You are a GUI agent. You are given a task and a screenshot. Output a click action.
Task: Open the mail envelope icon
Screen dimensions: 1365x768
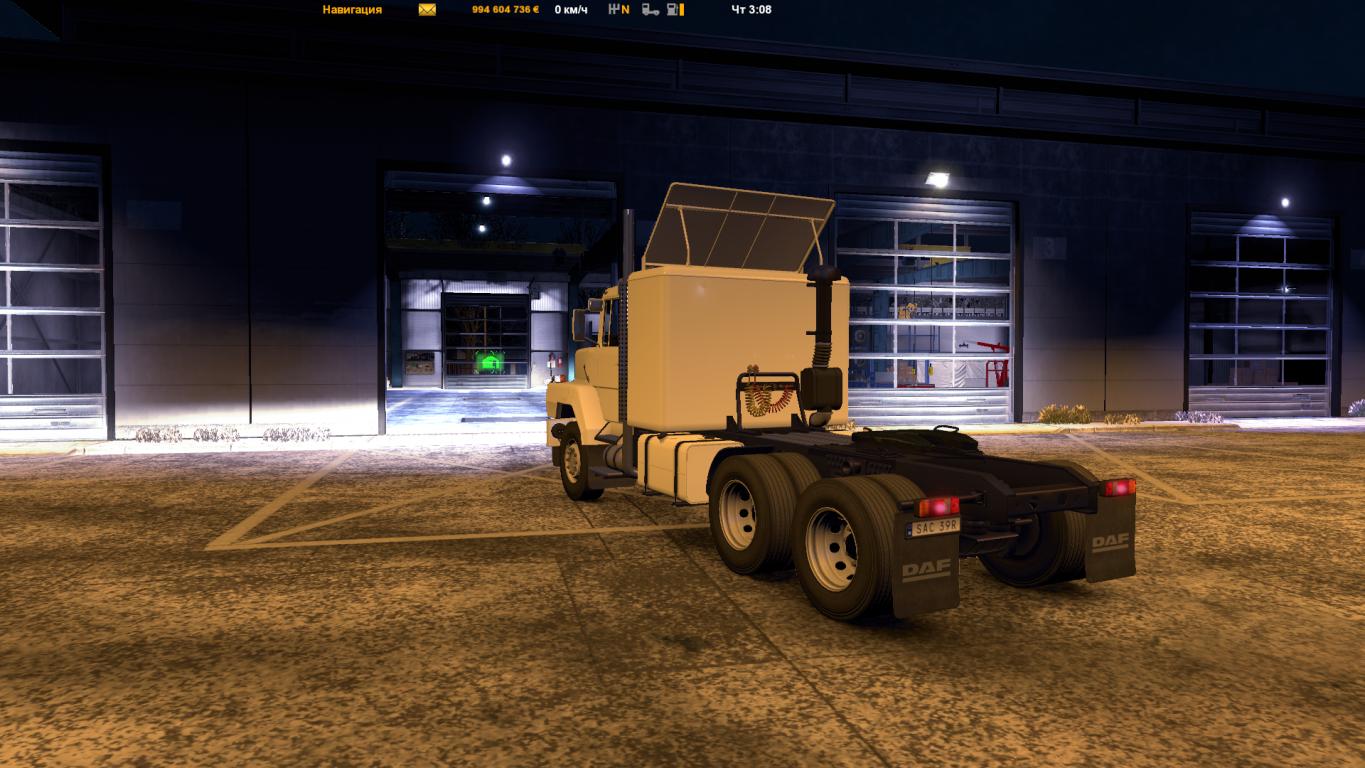(427, 10)
